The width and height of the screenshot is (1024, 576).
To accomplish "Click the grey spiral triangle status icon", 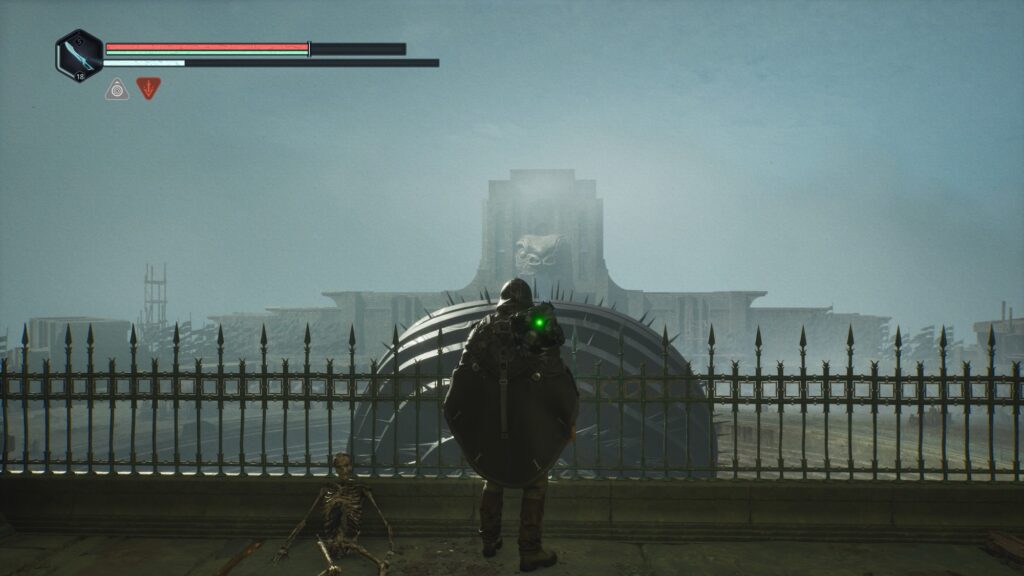I will click(x=117, y=89).
